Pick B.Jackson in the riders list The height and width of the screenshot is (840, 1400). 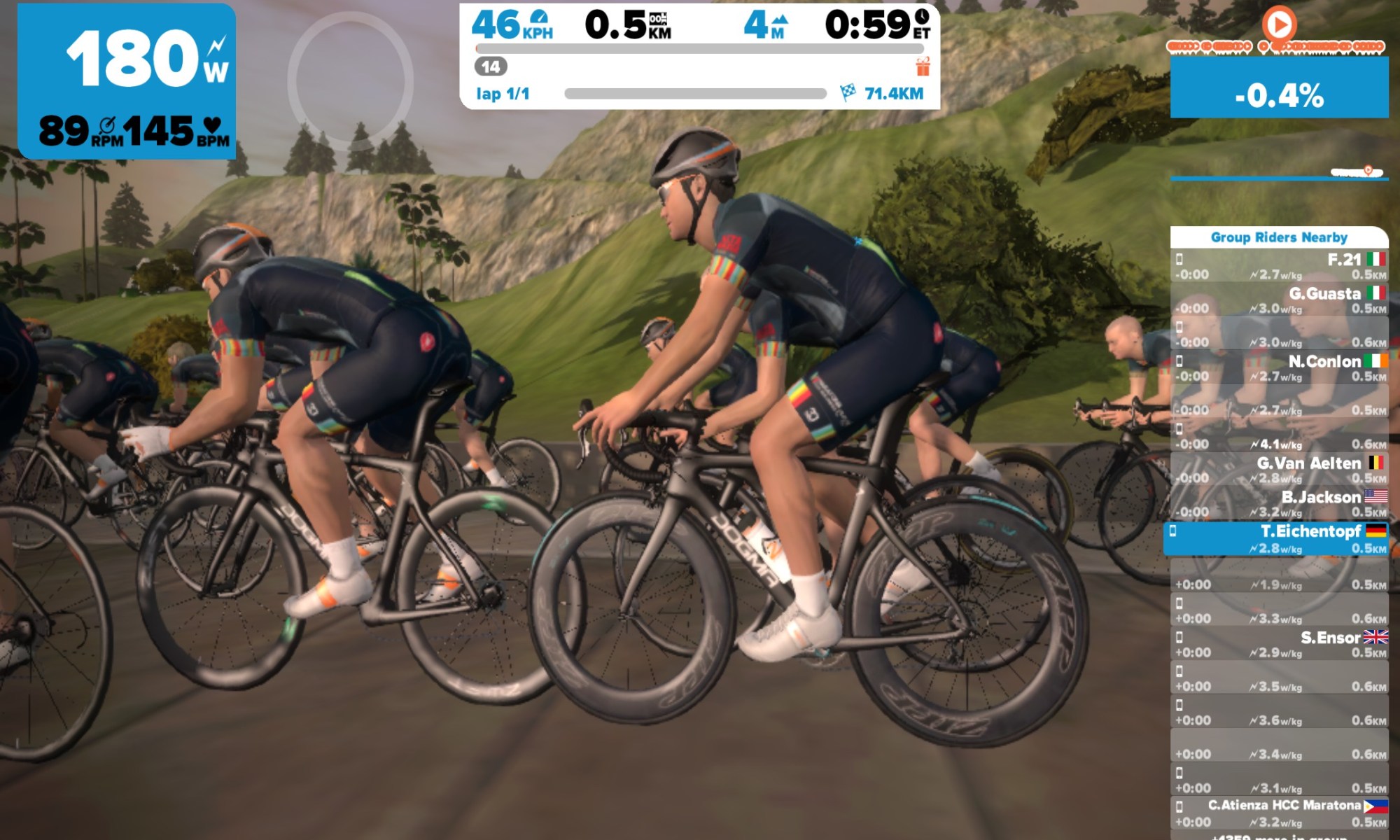(1279, 504)
